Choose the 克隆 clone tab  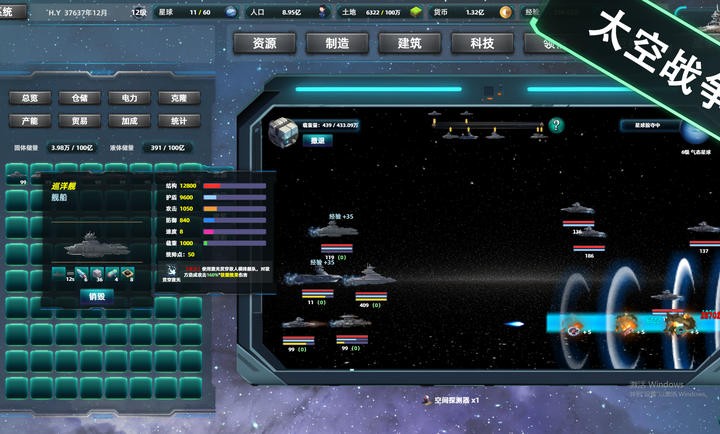[x=179, y=98]
